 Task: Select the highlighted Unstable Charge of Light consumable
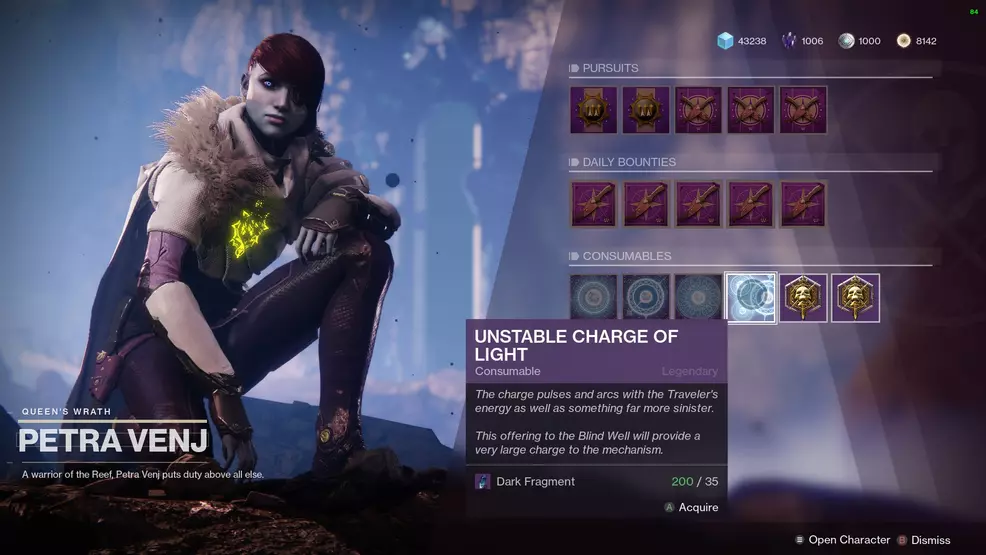coord(751,298)
